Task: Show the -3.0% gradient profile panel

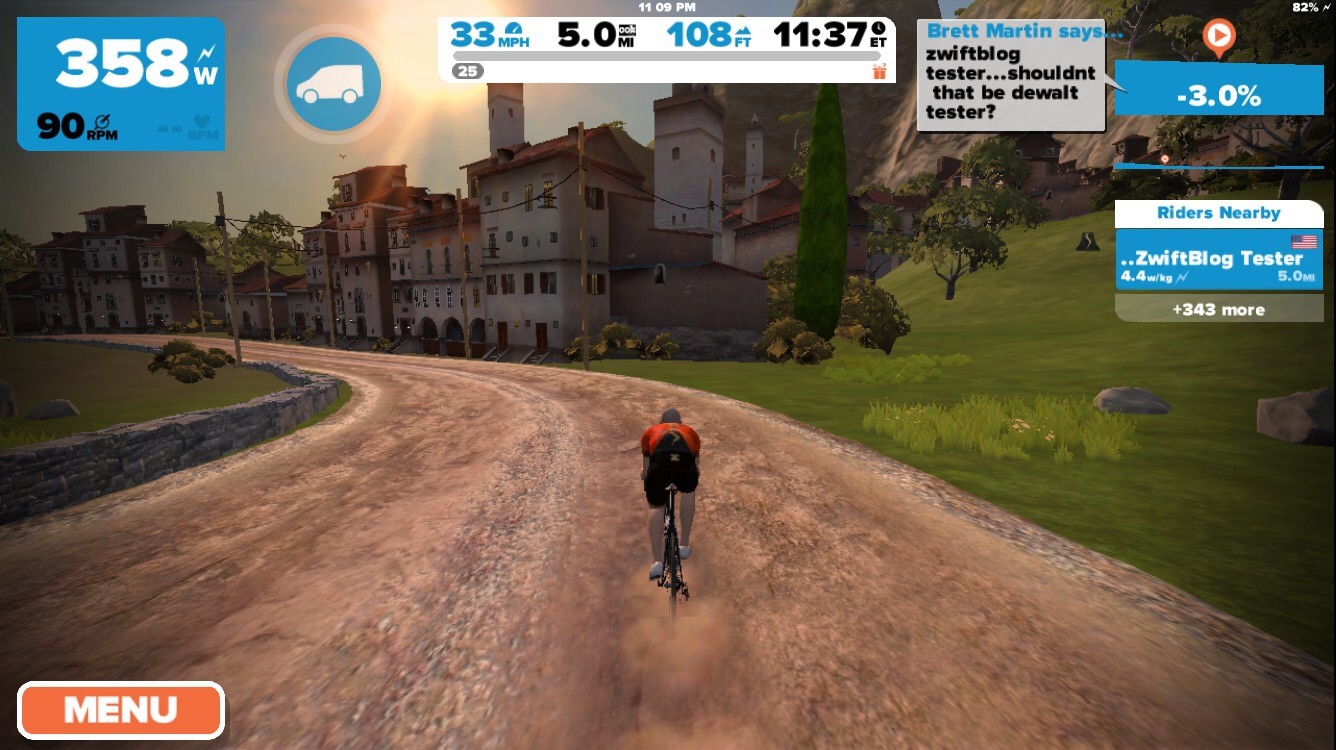Action: point(1218,97)
